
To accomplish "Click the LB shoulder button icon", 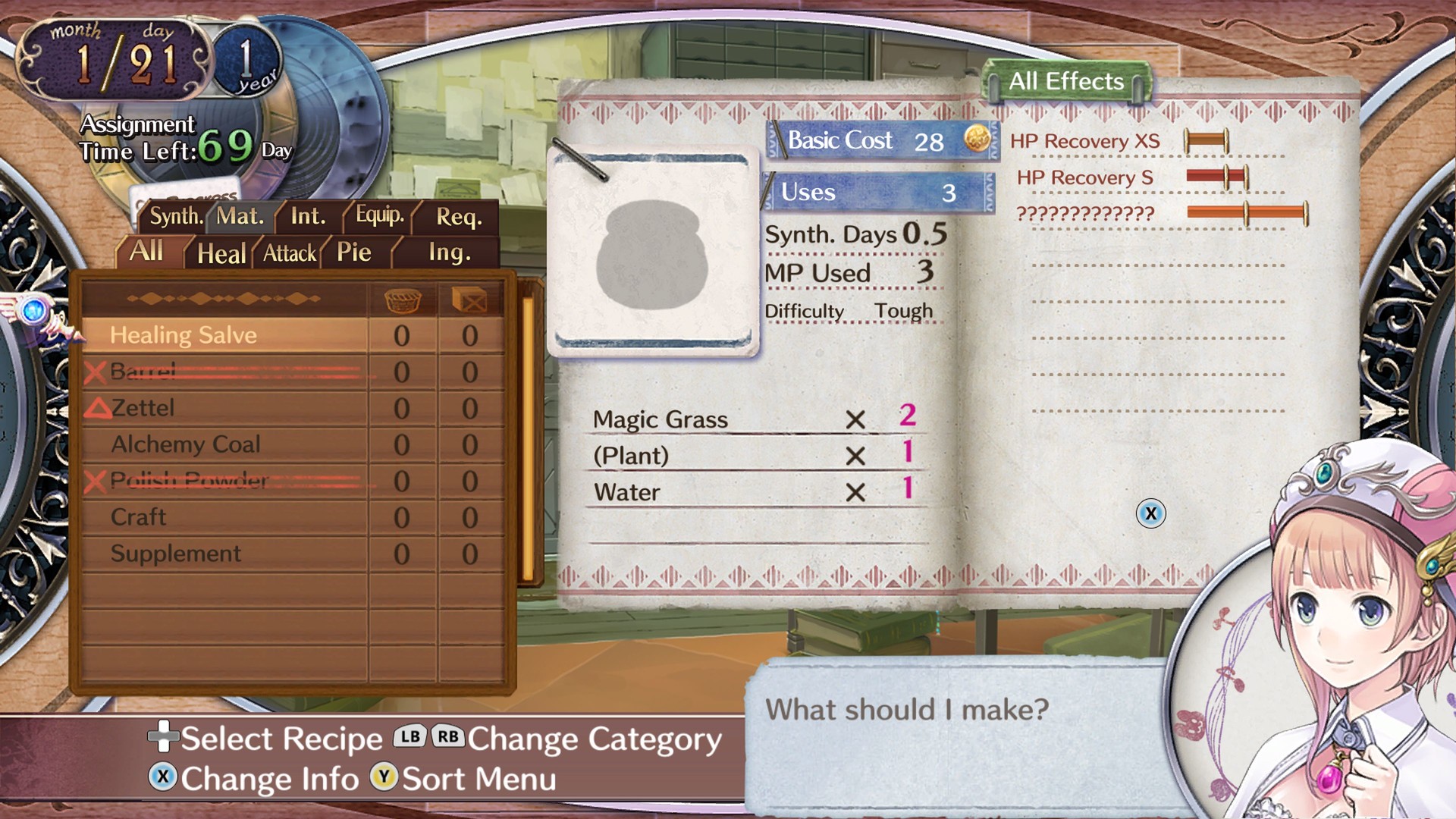I will click(408, 737).
